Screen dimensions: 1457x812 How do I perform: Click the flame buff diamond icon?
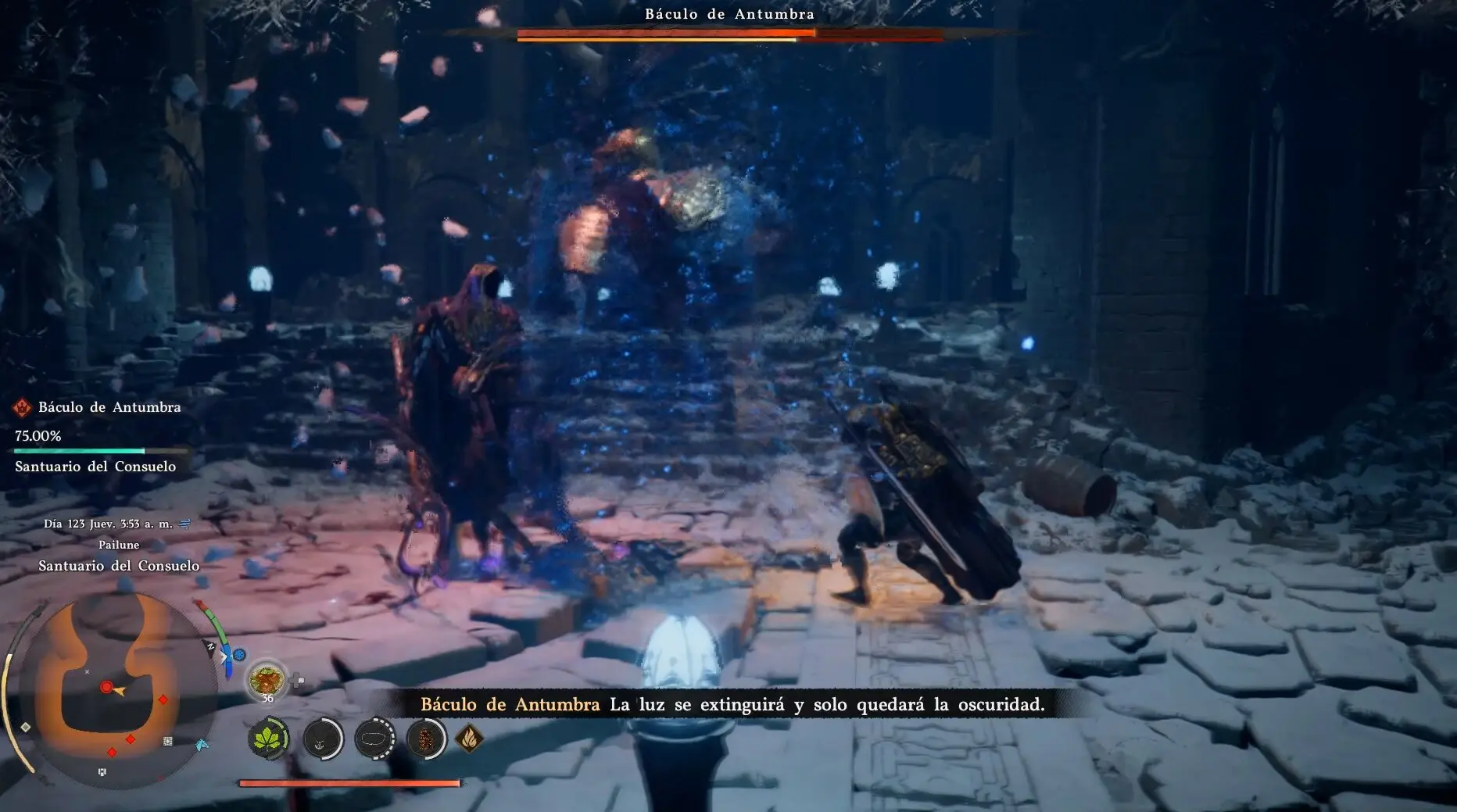pos(469,738)
